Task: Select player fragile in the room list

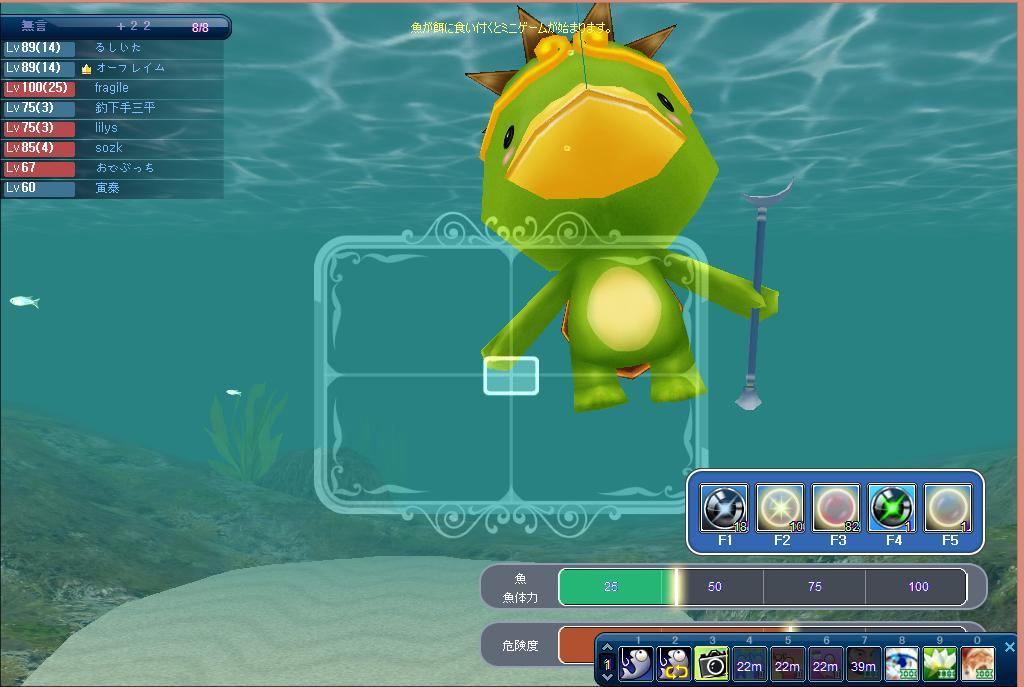Action: click(x=112, y=88)
